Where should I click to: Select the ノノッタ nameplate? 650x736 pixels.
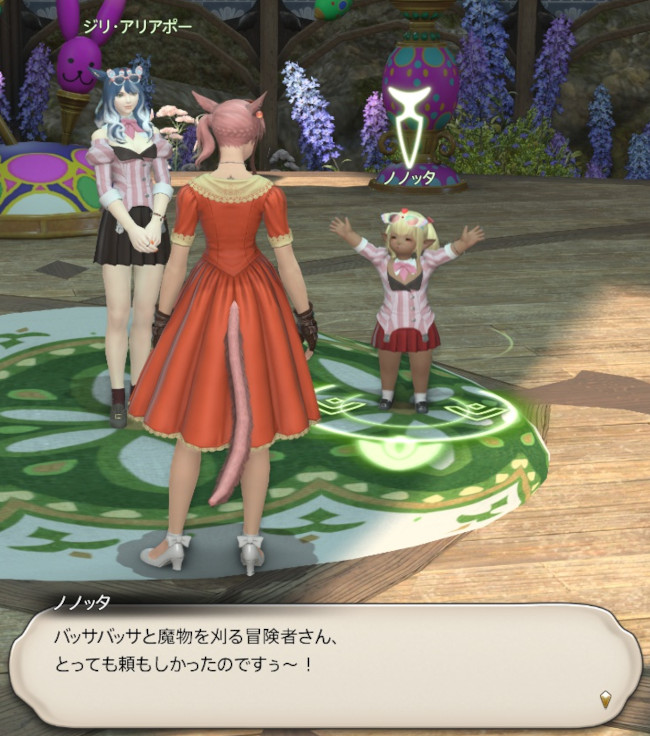click(408, 177)
